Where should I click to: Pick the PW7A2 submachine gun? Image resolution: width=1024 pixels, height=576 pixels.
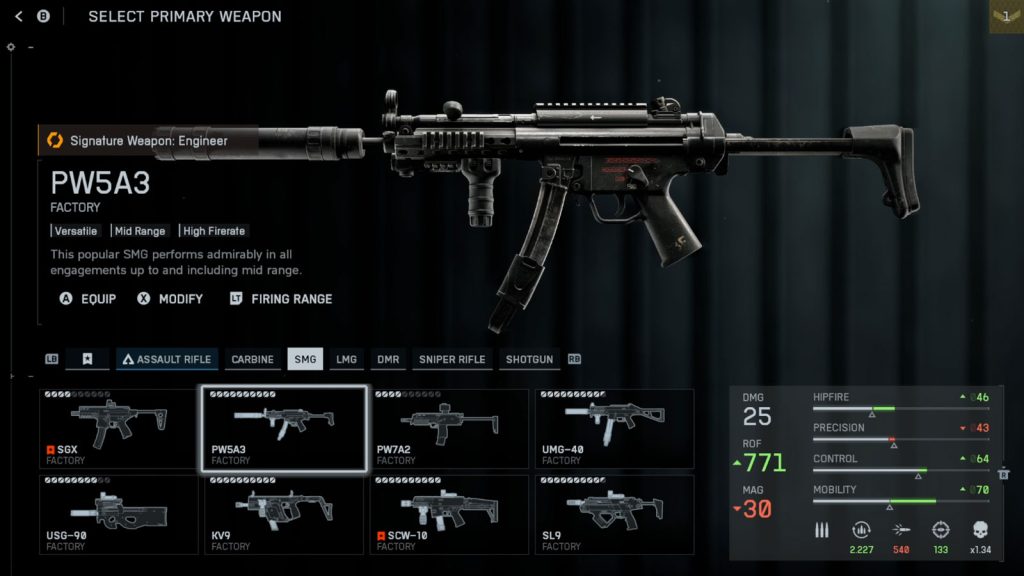pyautogui.click(x=450, y=429)
